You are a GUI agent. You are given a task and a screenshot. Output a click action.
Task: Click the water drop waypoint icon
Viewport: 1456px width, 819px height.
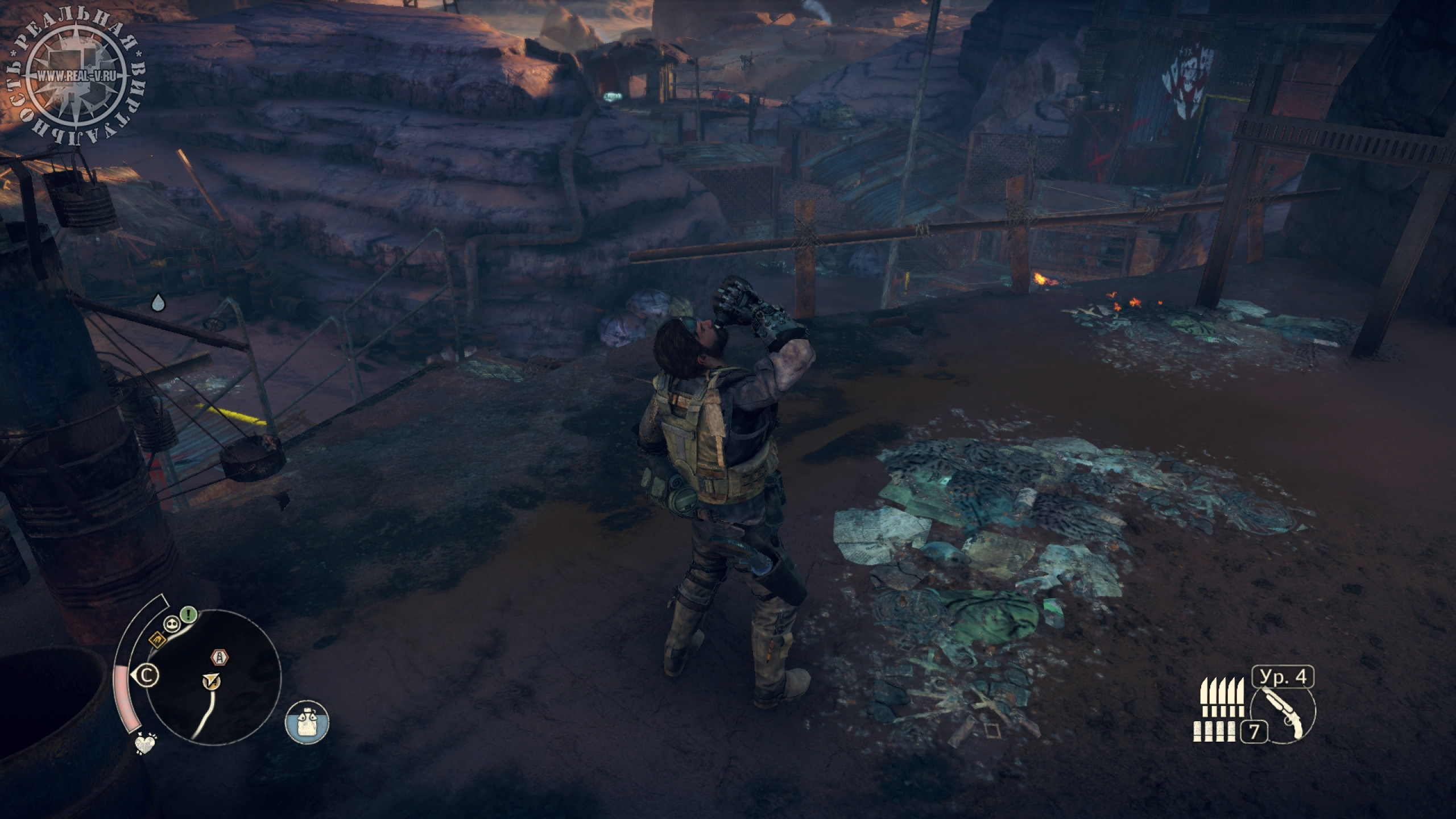pos(158,303)
